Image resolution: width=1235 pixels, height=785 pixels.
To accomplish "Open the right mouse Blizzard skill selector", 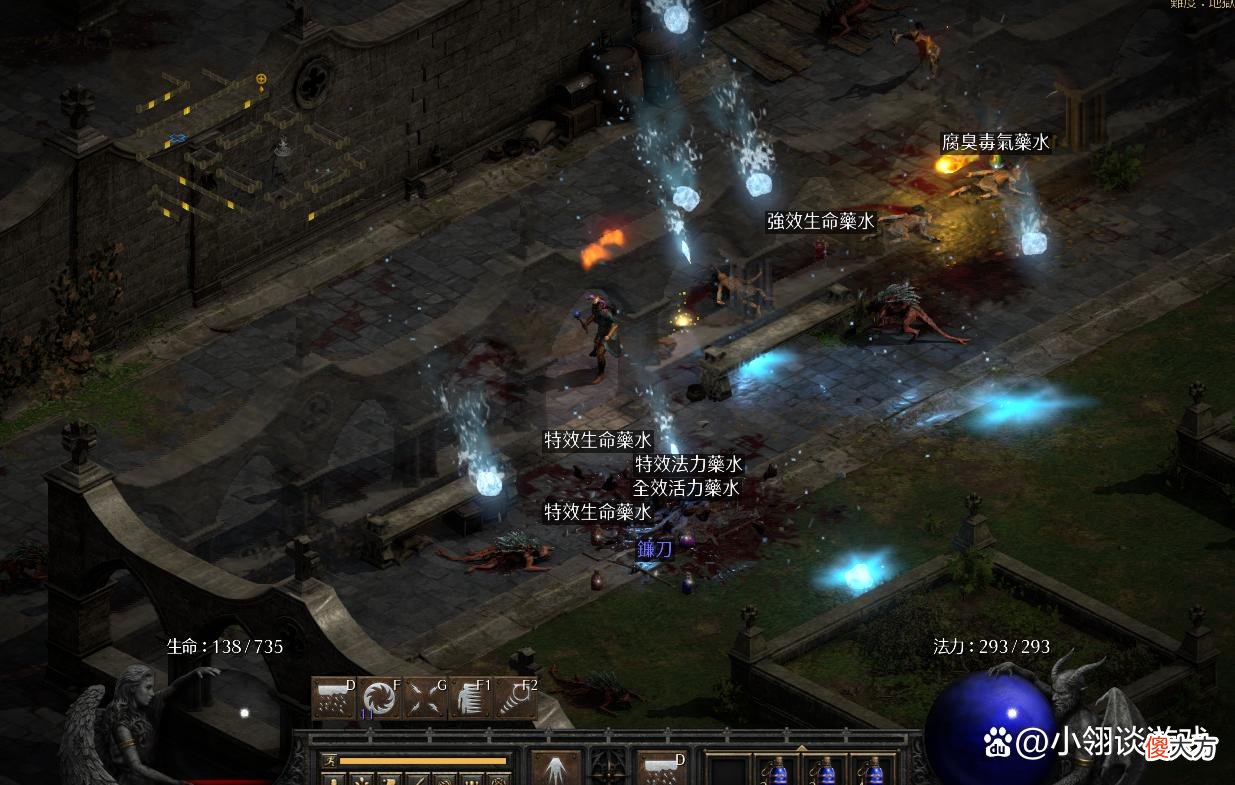I will coord(662,768).
